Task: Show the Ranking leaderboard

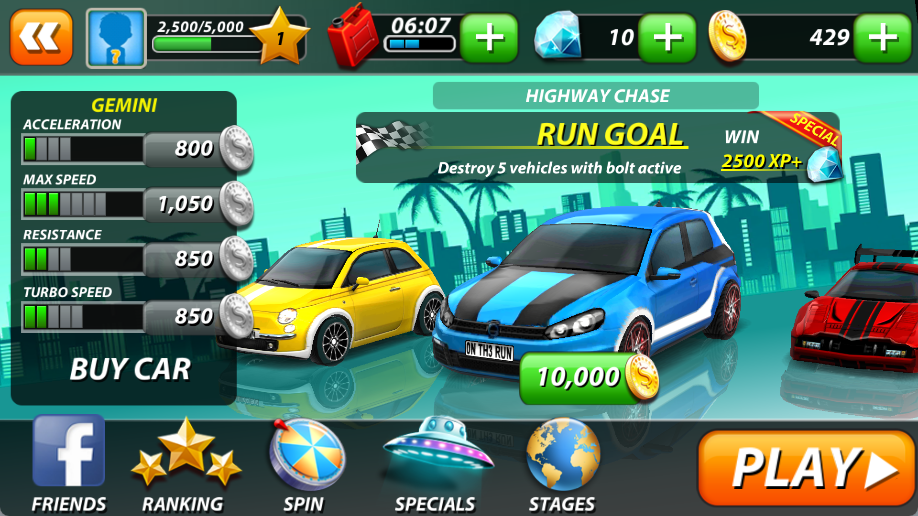Action: point(185,464)
